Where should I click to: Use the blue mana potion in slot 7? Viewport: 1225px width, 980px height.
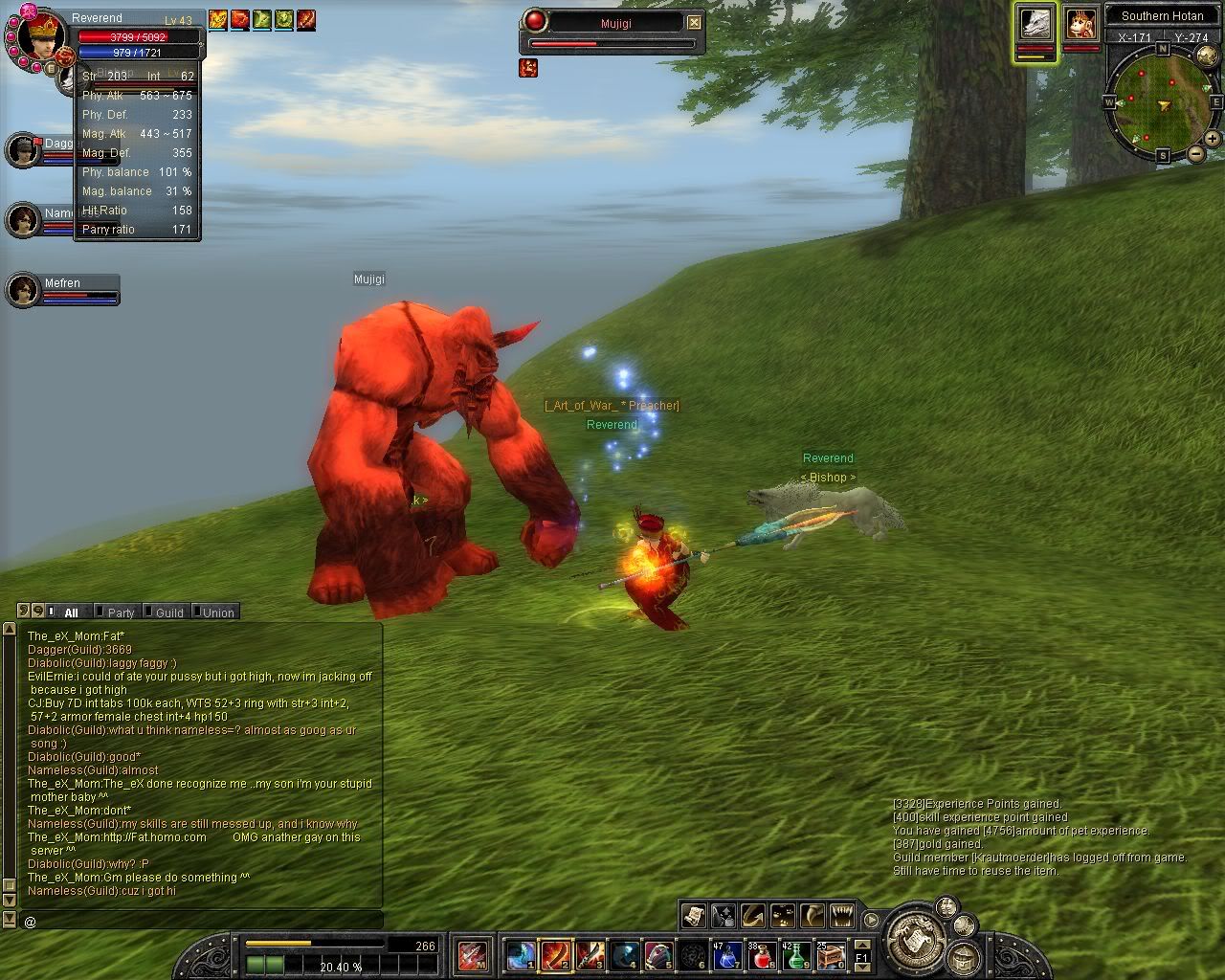[x=726, y=955]
